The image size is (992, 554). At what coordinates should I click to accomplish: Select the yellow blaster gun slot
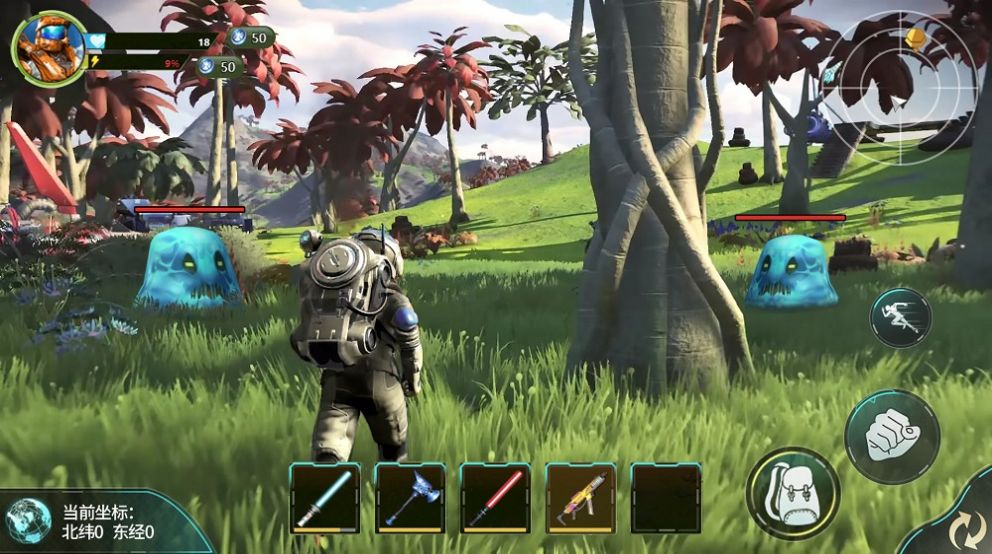pos(580,497)
